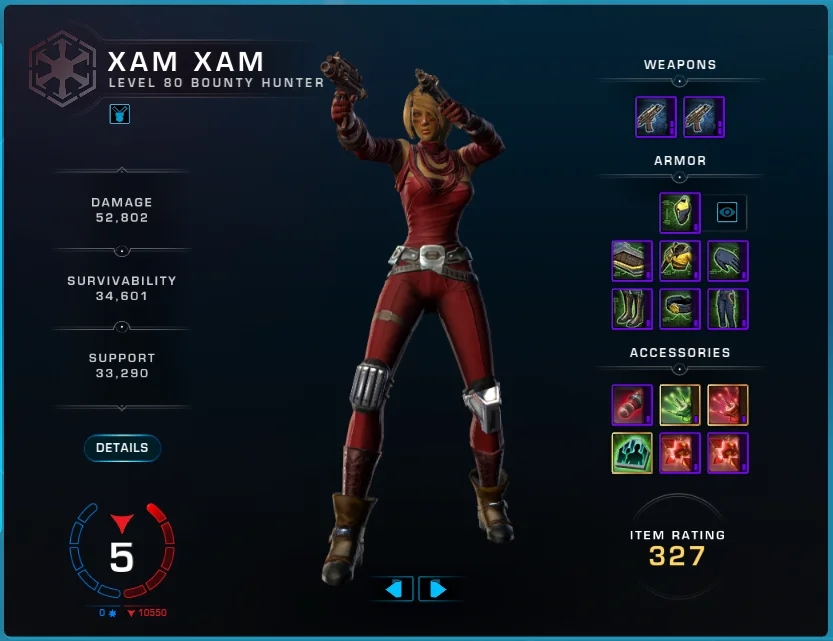Select the first blaster pistol weapon slot
Screen dimensions: 833x641
point(656,116)
